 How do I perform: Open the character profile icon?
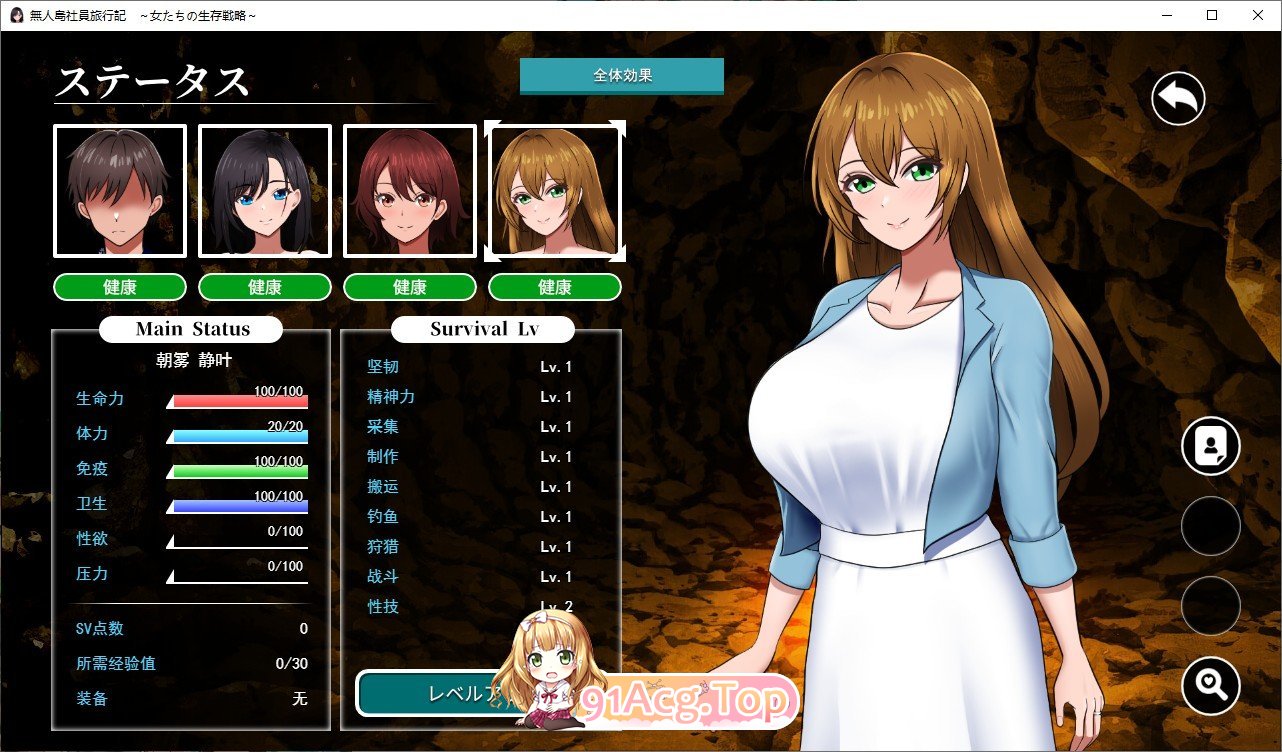1210,446
